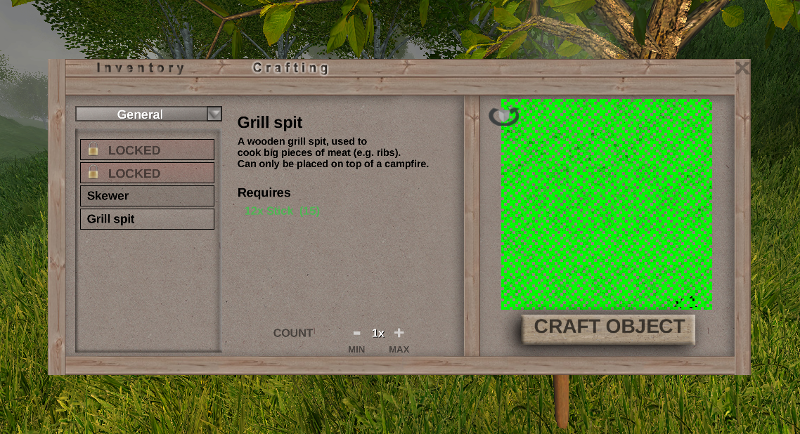
Task: Click the rotate arrow icon on the preview
Action: pyautogui.click(x=504, y=116)
